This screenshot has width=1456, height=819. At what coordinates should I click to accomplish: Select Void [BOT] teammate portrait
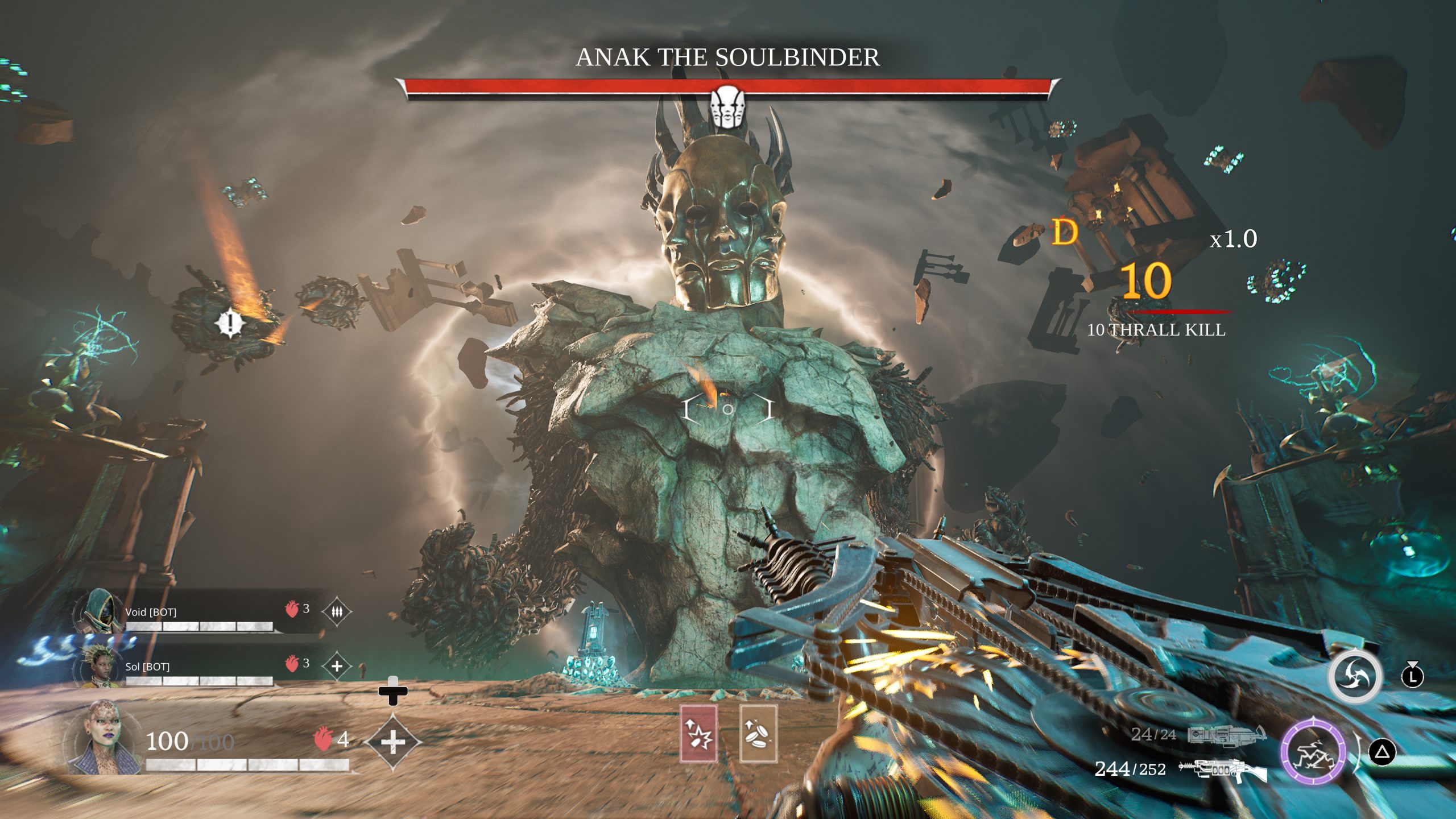98,612
